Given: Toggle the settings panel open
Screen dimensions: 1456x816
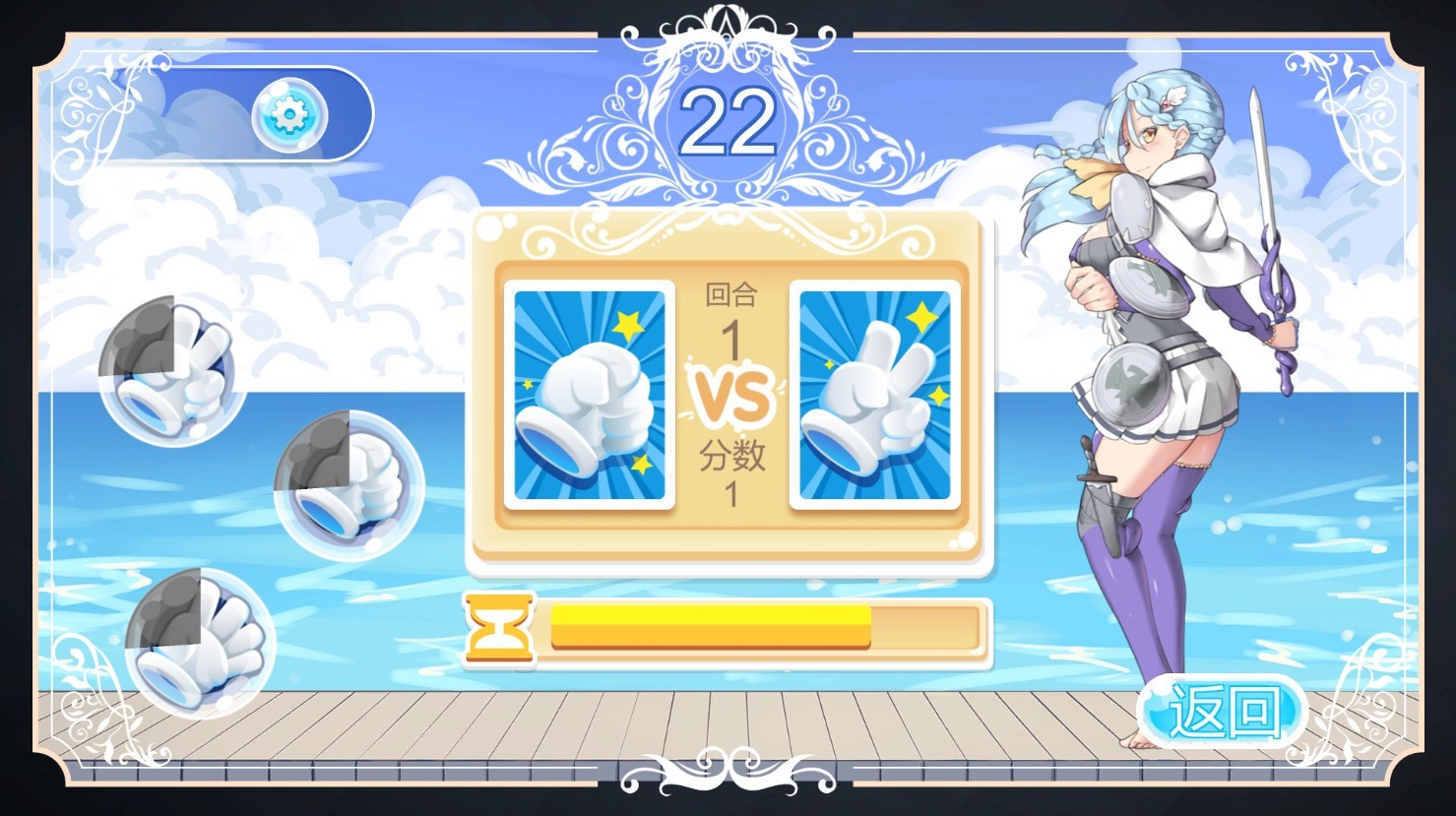Looking at the screenshot, I should (288, 116).
